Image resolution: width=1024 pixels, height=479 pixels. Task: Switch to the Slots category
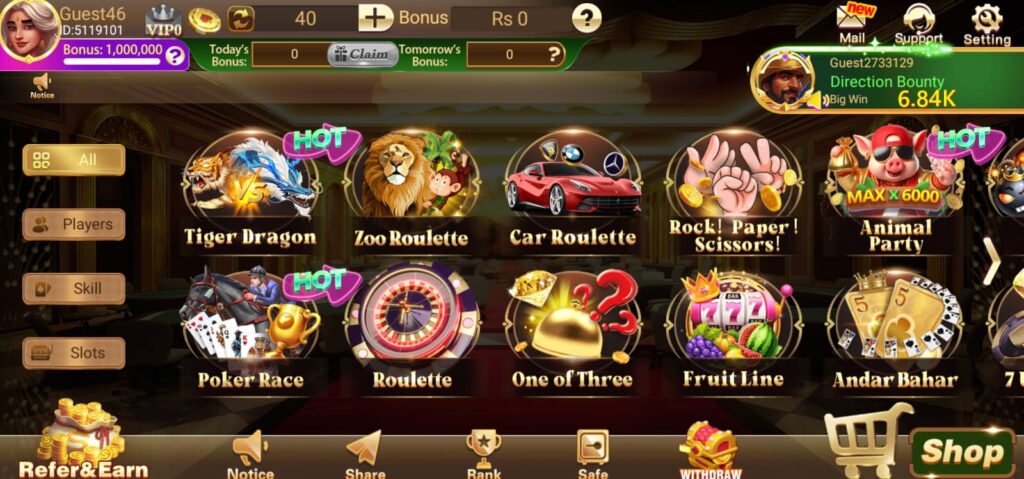click(74, 353)
